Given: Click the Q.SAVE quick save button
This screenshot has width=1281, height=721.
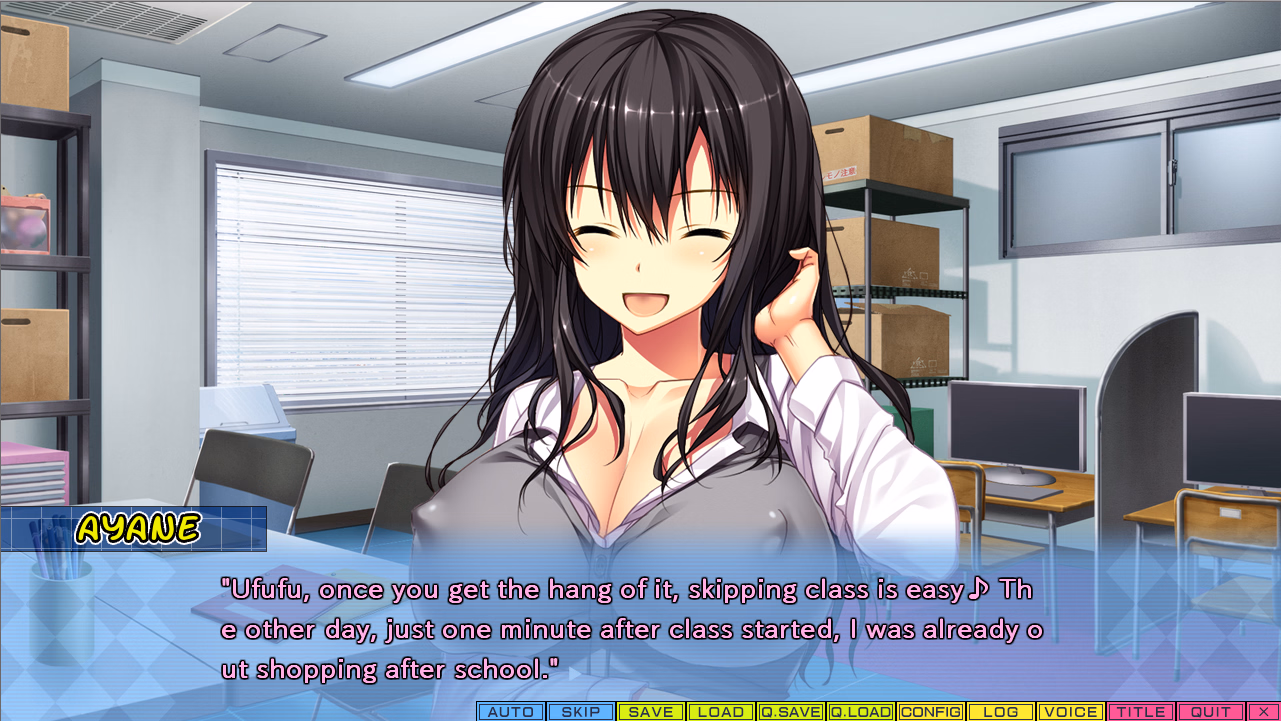Looking at the screenshot, I should 791,712.
